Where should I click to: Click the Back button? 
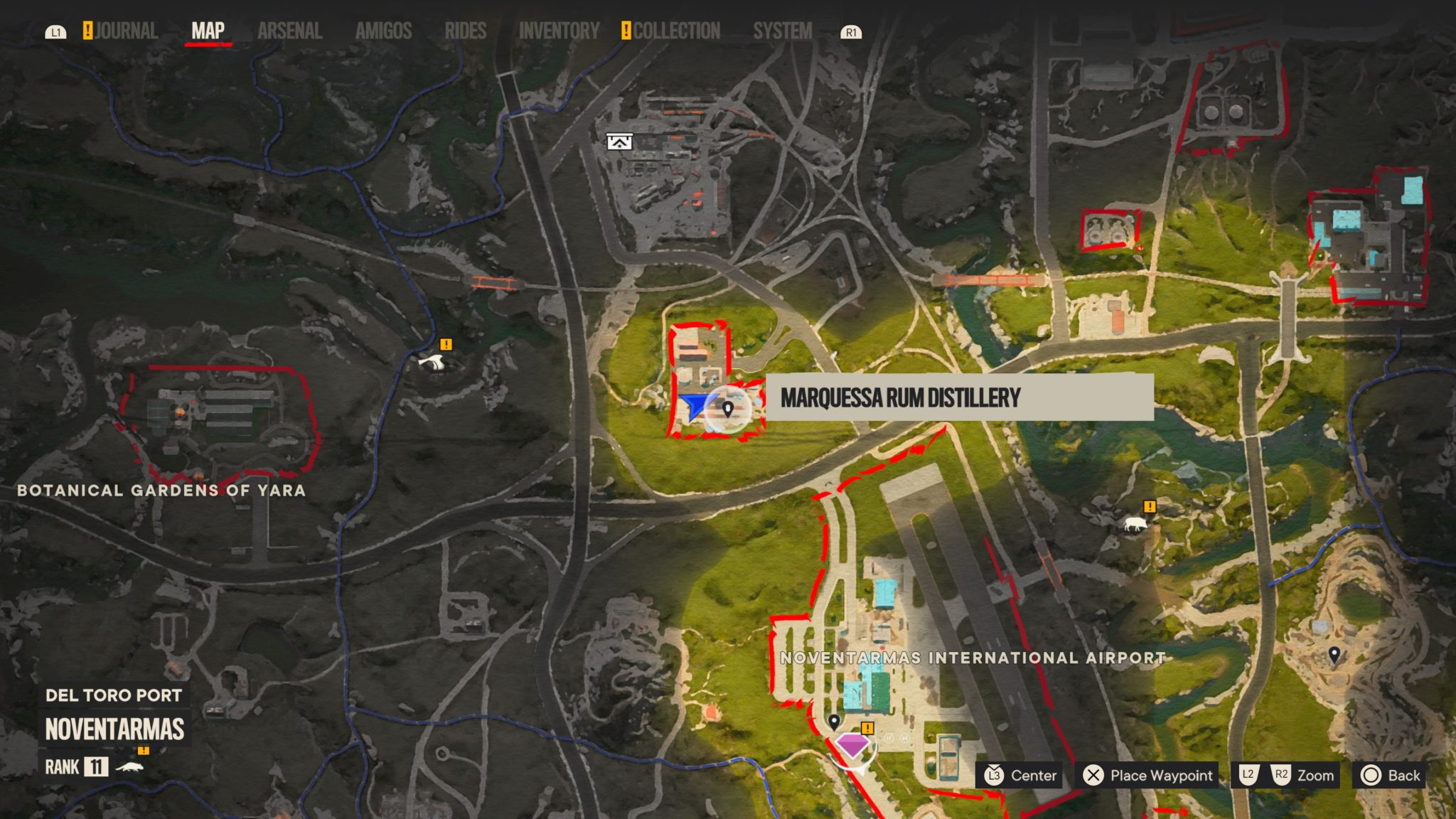pyautogui.click(x=1388, y=776)
